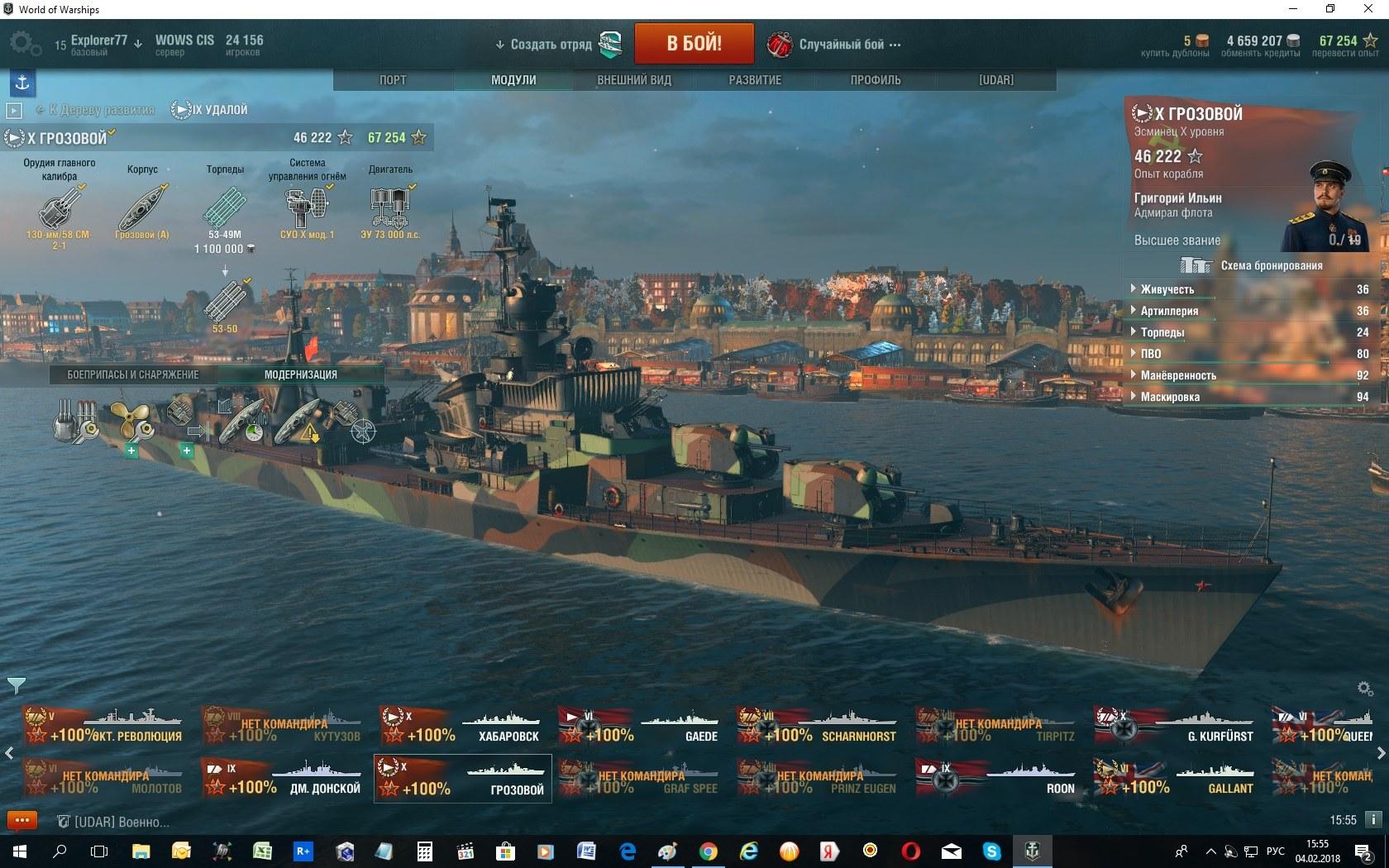Switch to БОЕПРИПАСЫ И СНАРЯЖЕНИЕ tab
1389x868 pixels.
pos(133,374)
